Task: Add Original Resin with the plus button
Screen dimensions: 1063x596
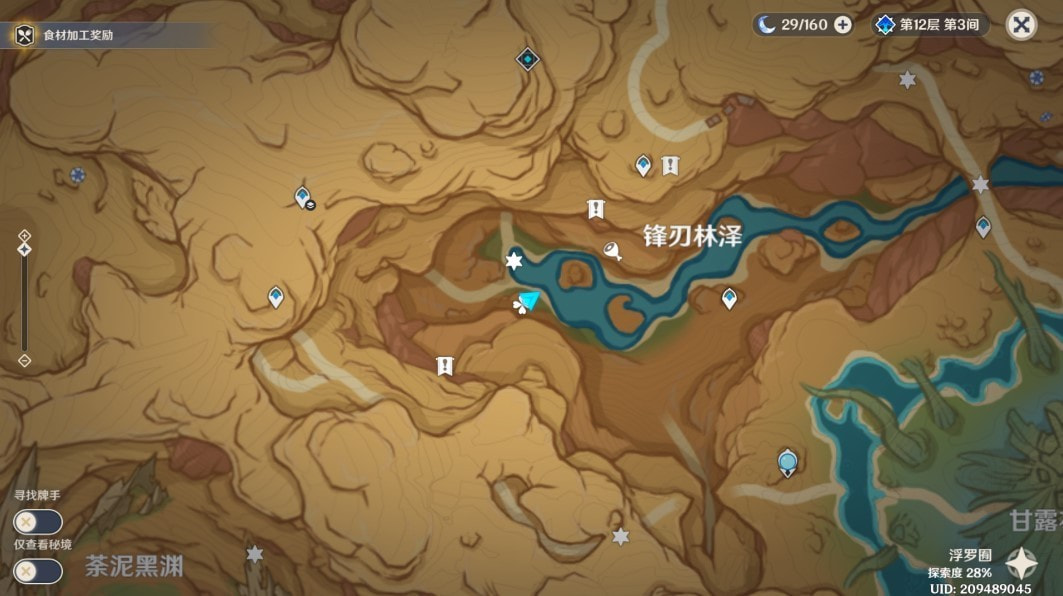Action: (843, 25)
